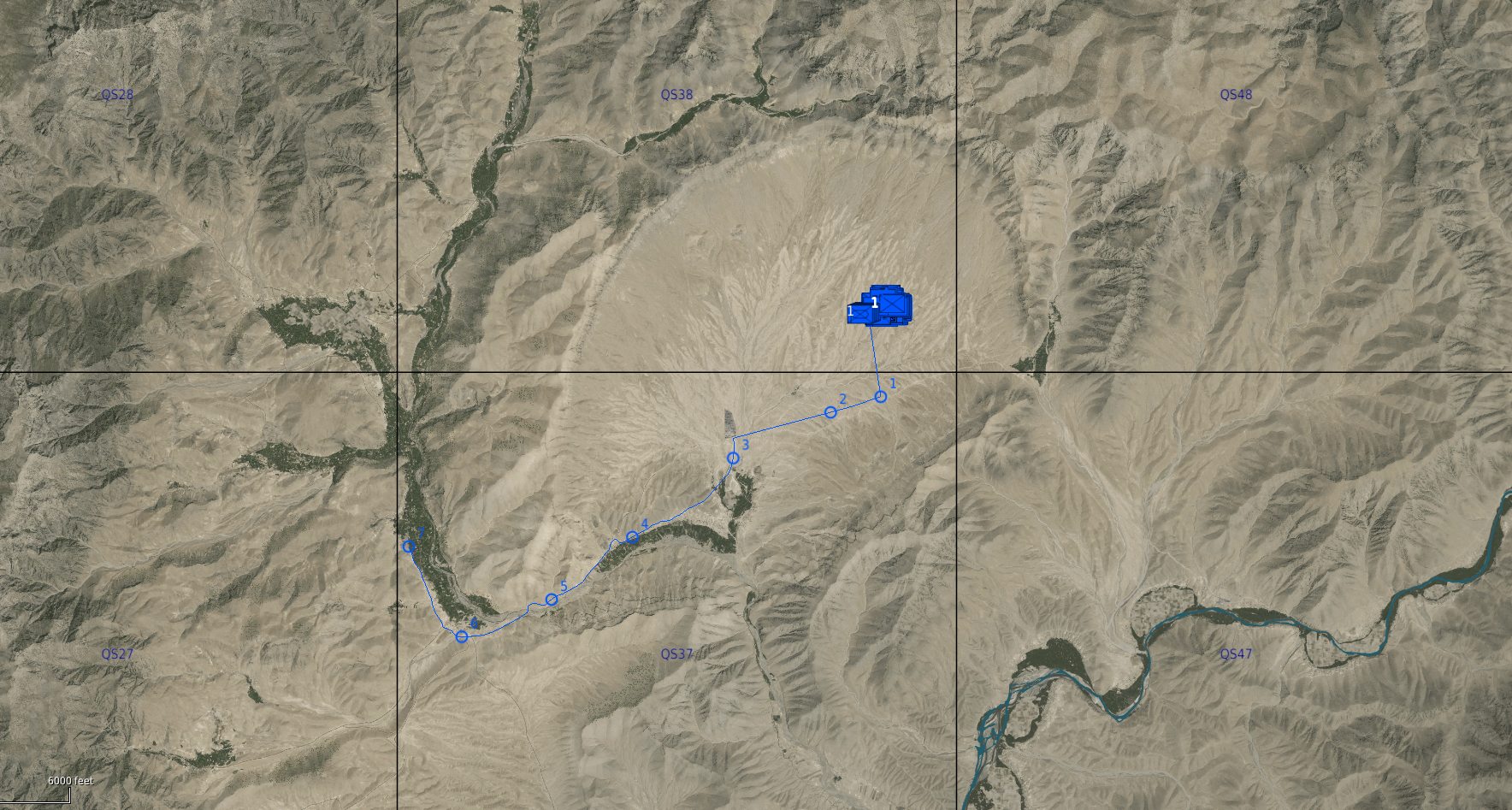
Task: Select waypoint 3 marker circle
Action: [x=733, y=458]
